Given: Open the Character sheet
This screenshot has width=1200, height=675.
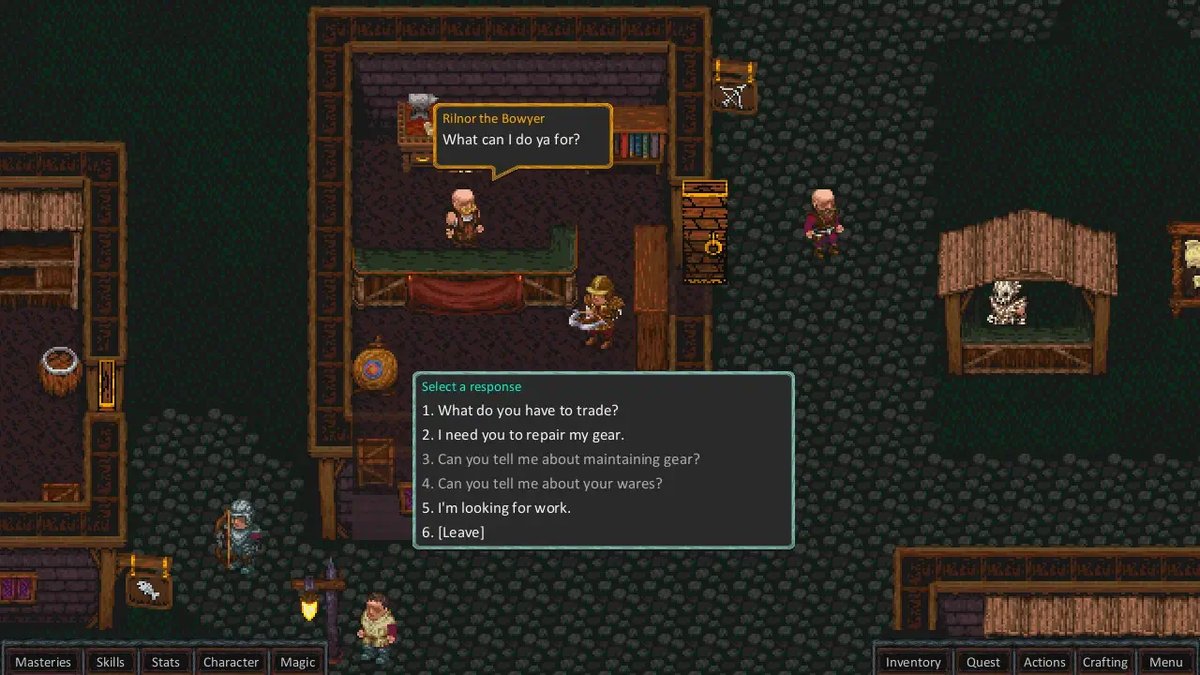Looking at the screenshot, I should 231,662.
